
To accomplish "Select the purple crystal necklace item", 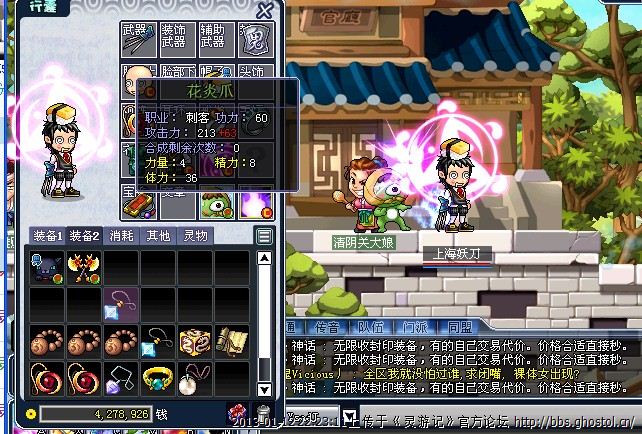I will pos(121,377).
